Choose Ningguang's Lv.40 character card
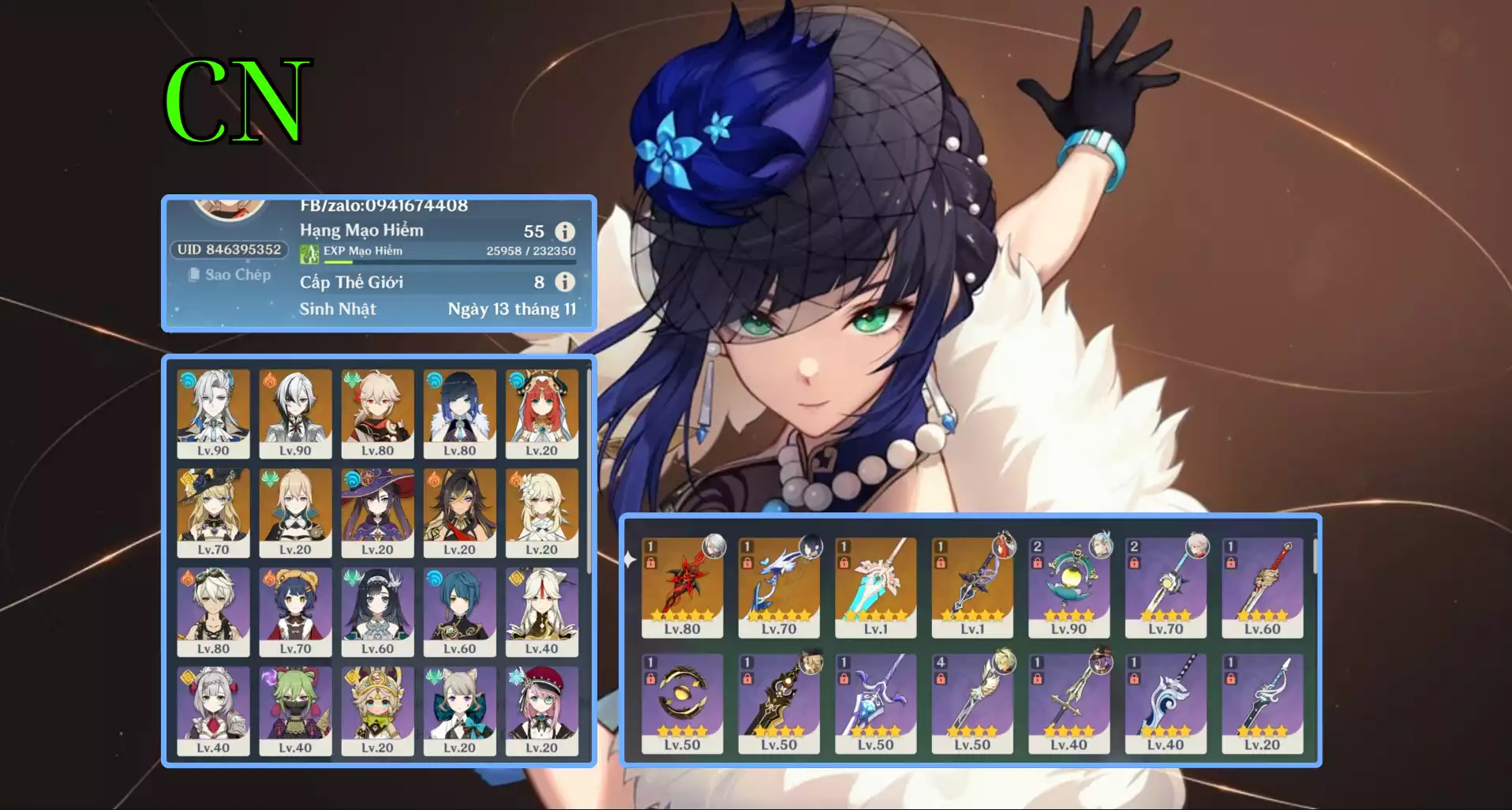The height and width of the screenshot is (810, 1512). 541,612
